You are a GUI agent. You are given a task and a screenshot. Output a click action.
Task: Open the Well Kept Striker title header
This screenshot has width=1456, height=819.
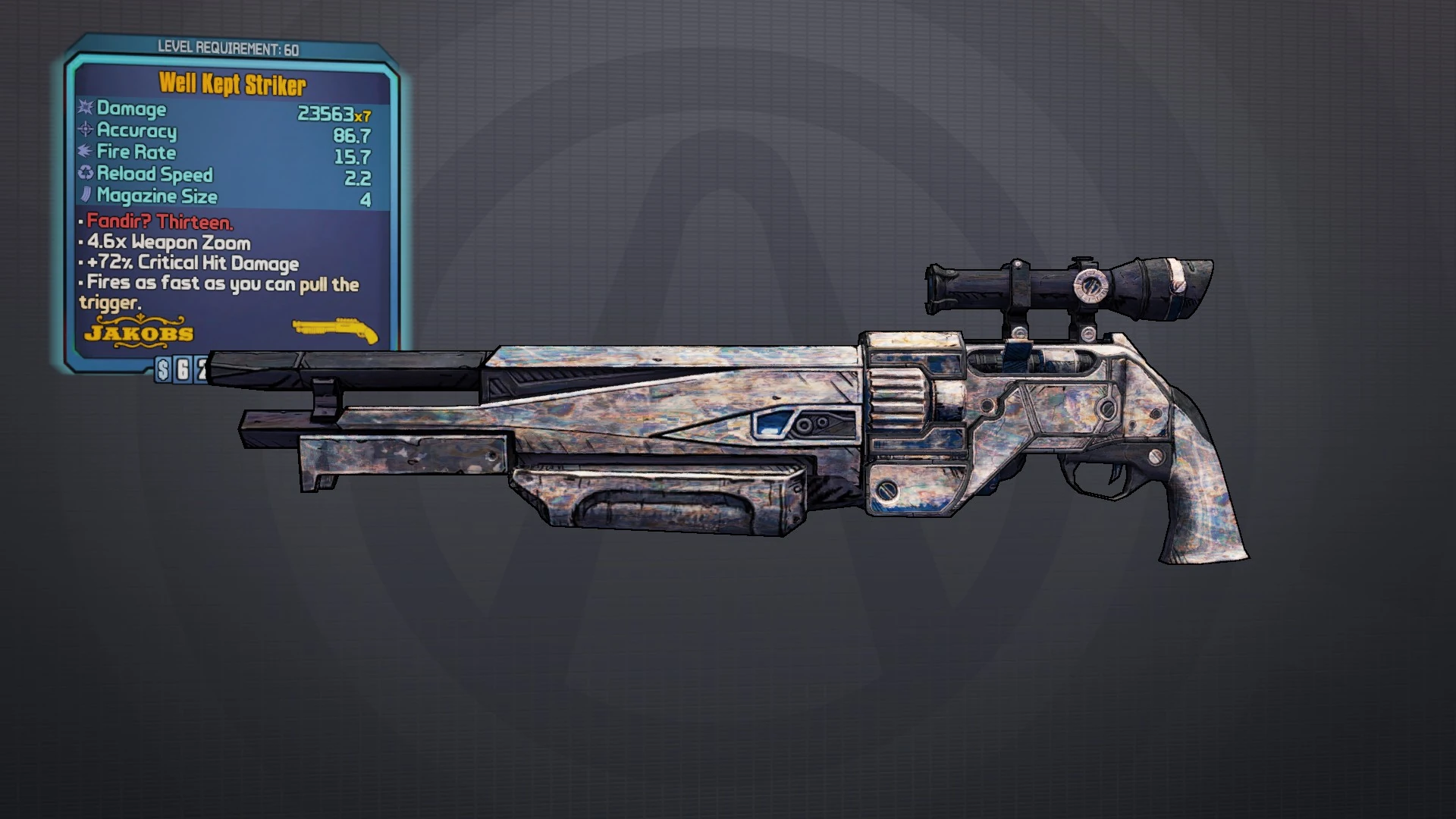click(233, 83)
